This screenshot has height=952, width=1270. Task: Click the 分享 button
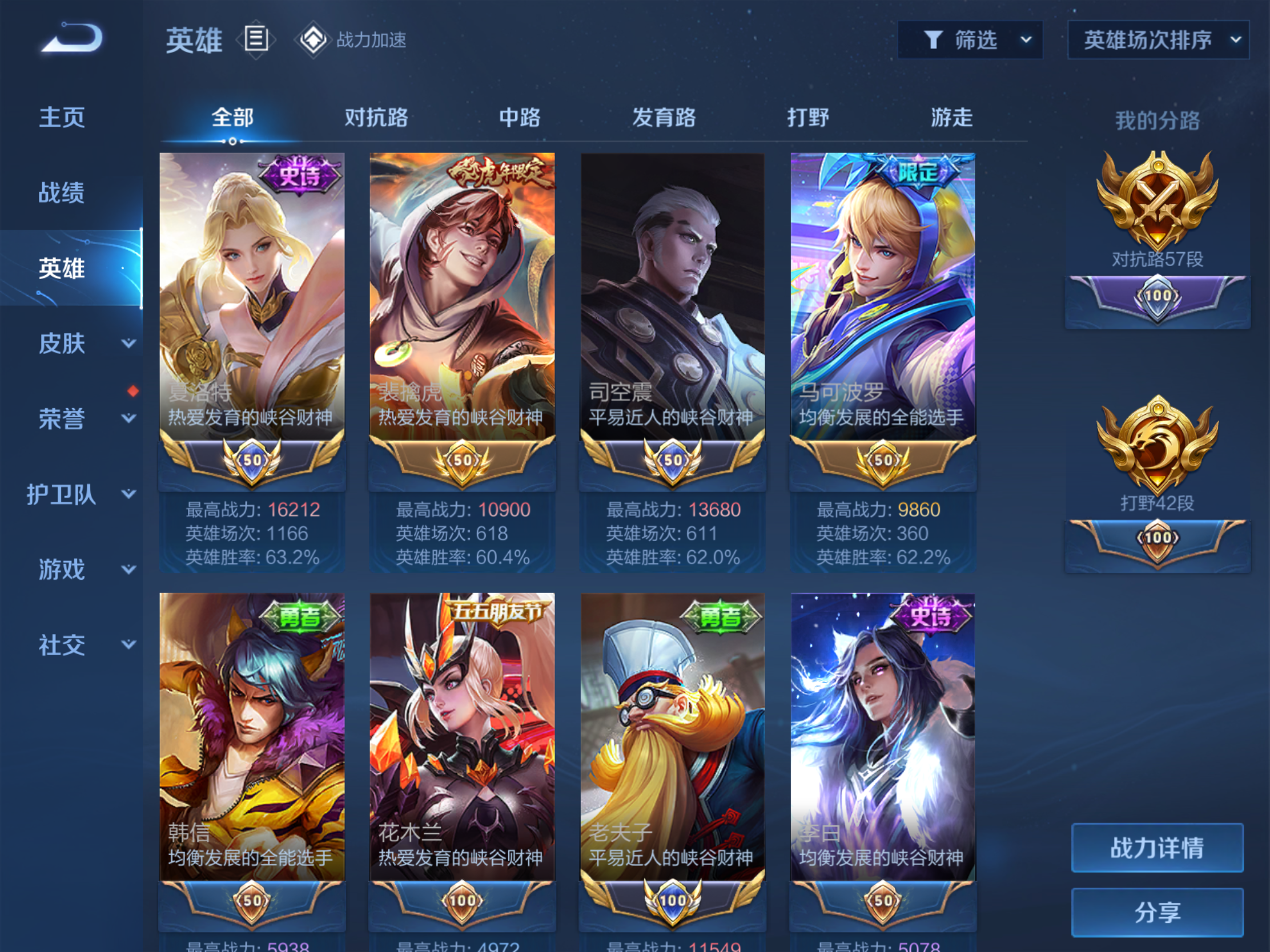coord(1158,911)
